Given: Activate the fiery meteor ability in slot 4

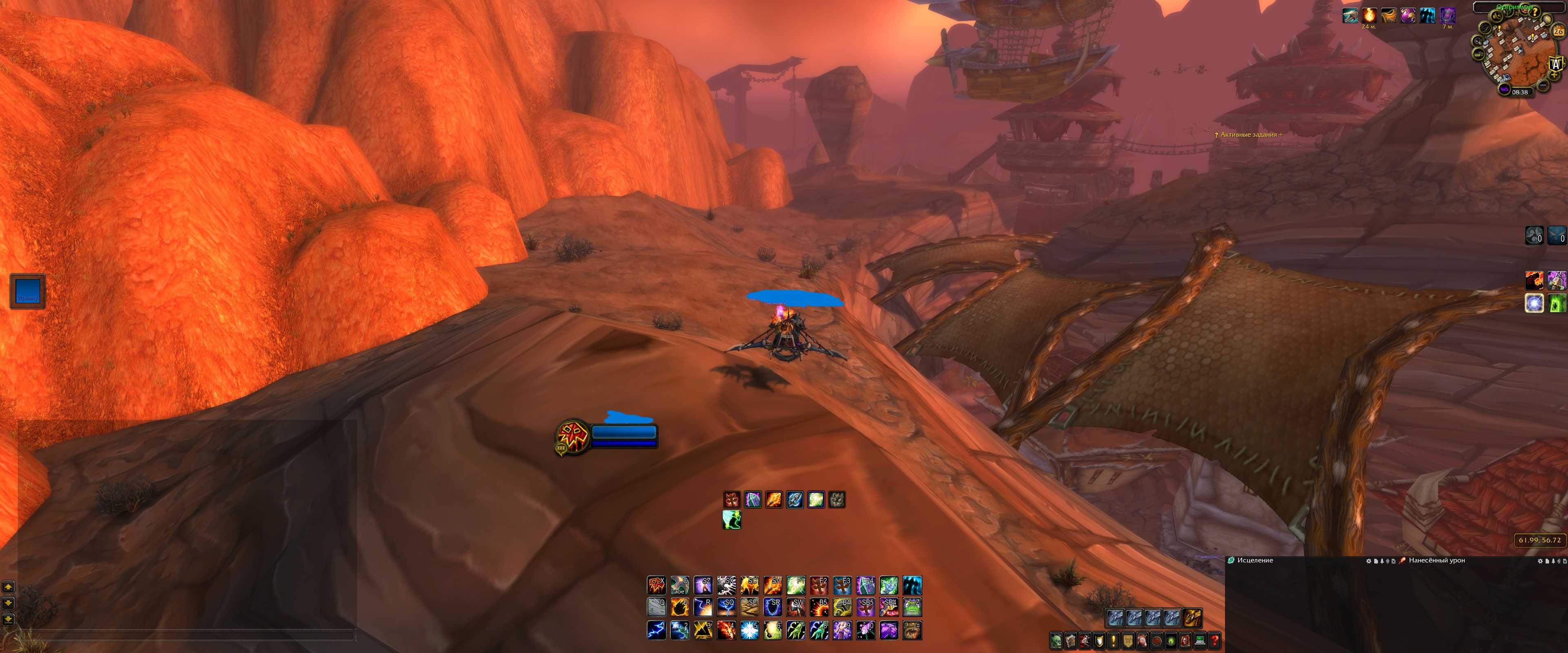Looking at the screenshot, I should 726,631.
